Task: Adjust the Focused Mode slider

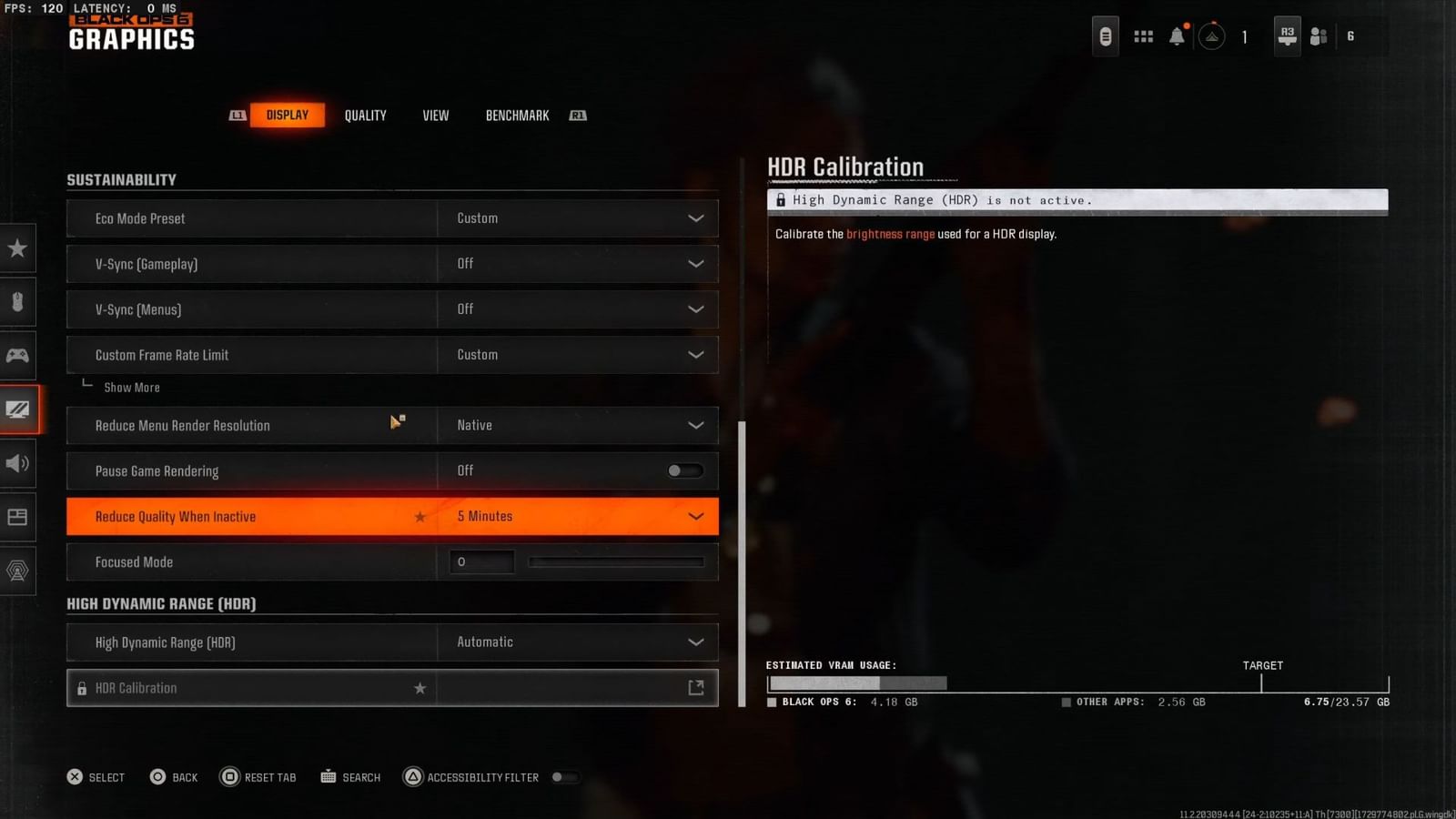Action: [616, 561]
